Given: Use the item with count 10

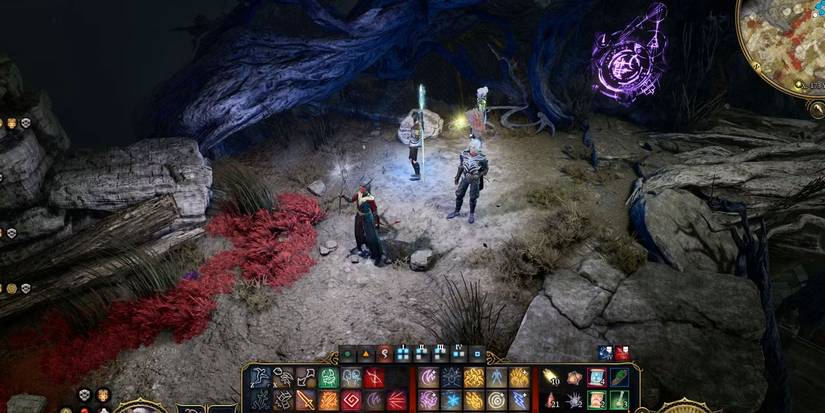Looking at the screenshot, I should tap(550, 377).
